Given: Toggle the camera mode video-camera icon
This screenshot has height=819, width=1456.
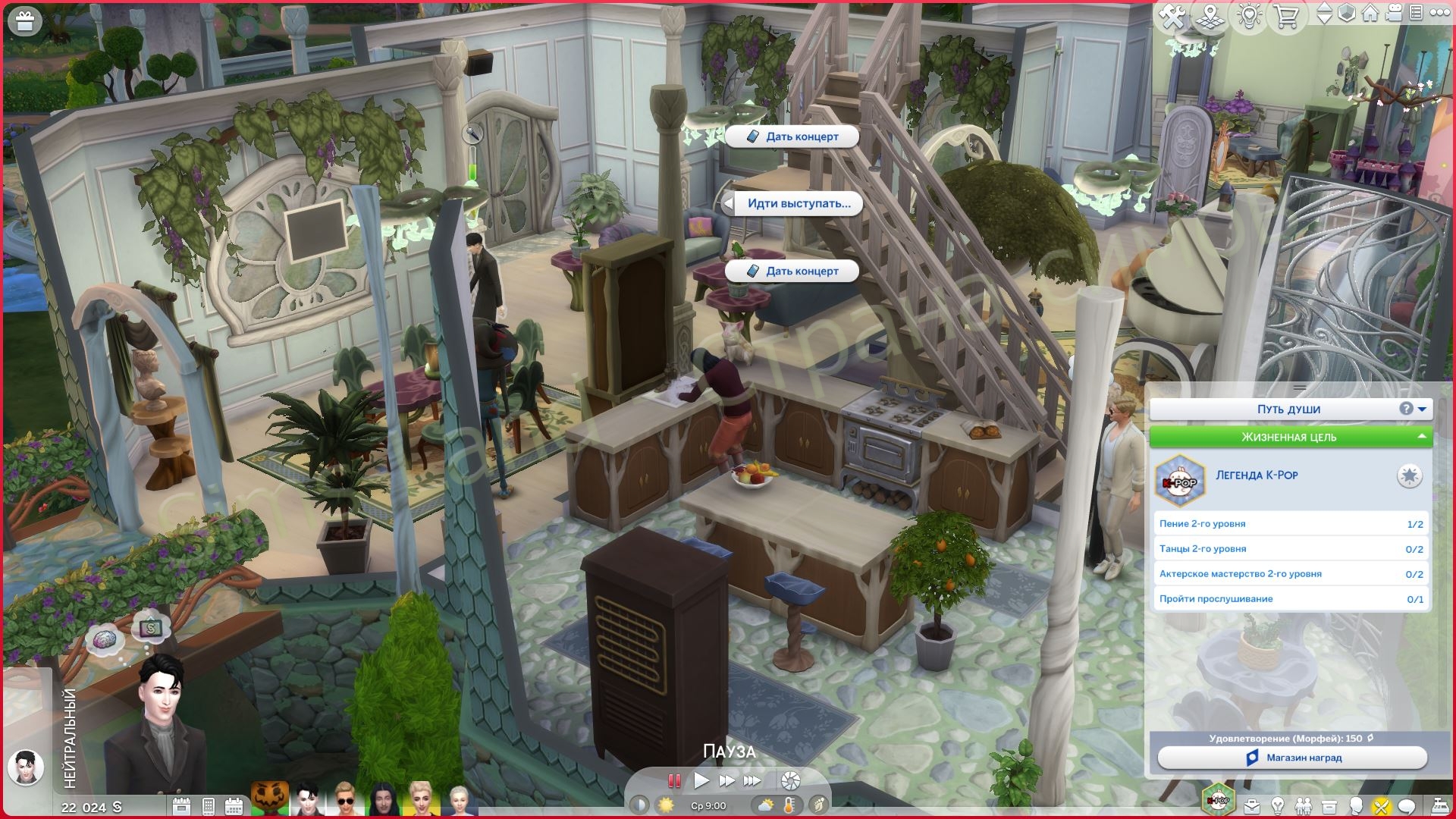Looking at the screenshot, I should coord(1393,13).
